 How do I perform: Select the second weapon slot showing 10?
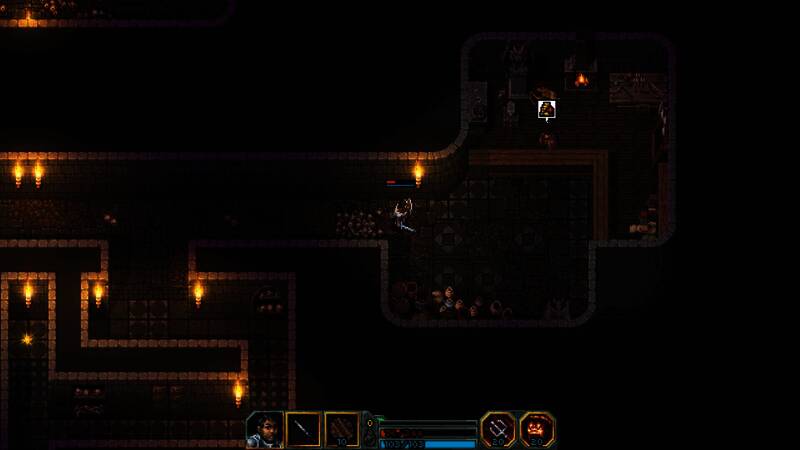point(342,429)
